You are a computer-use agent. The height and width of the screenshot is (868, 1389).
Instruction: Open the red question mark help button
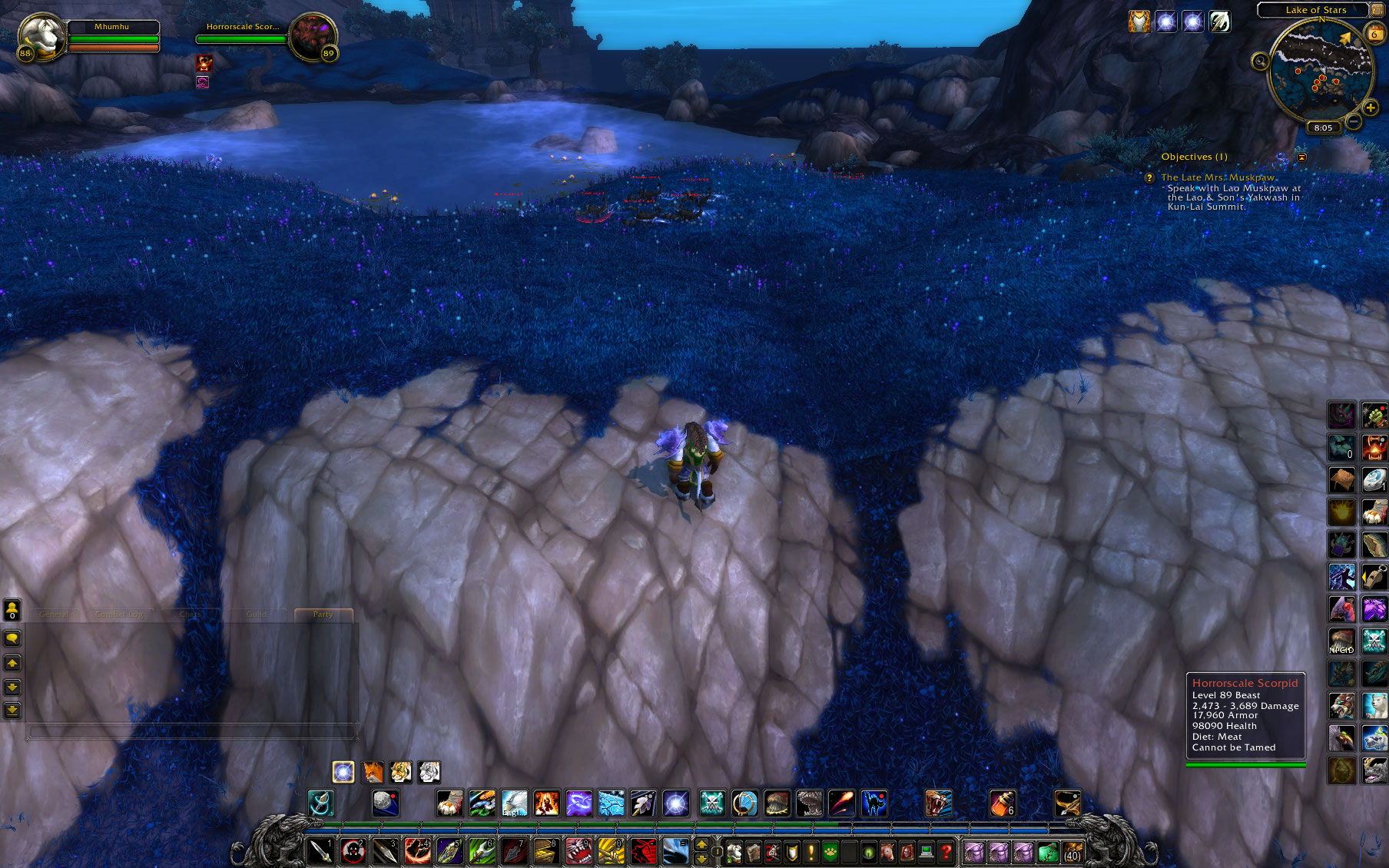tap(946, 852)
